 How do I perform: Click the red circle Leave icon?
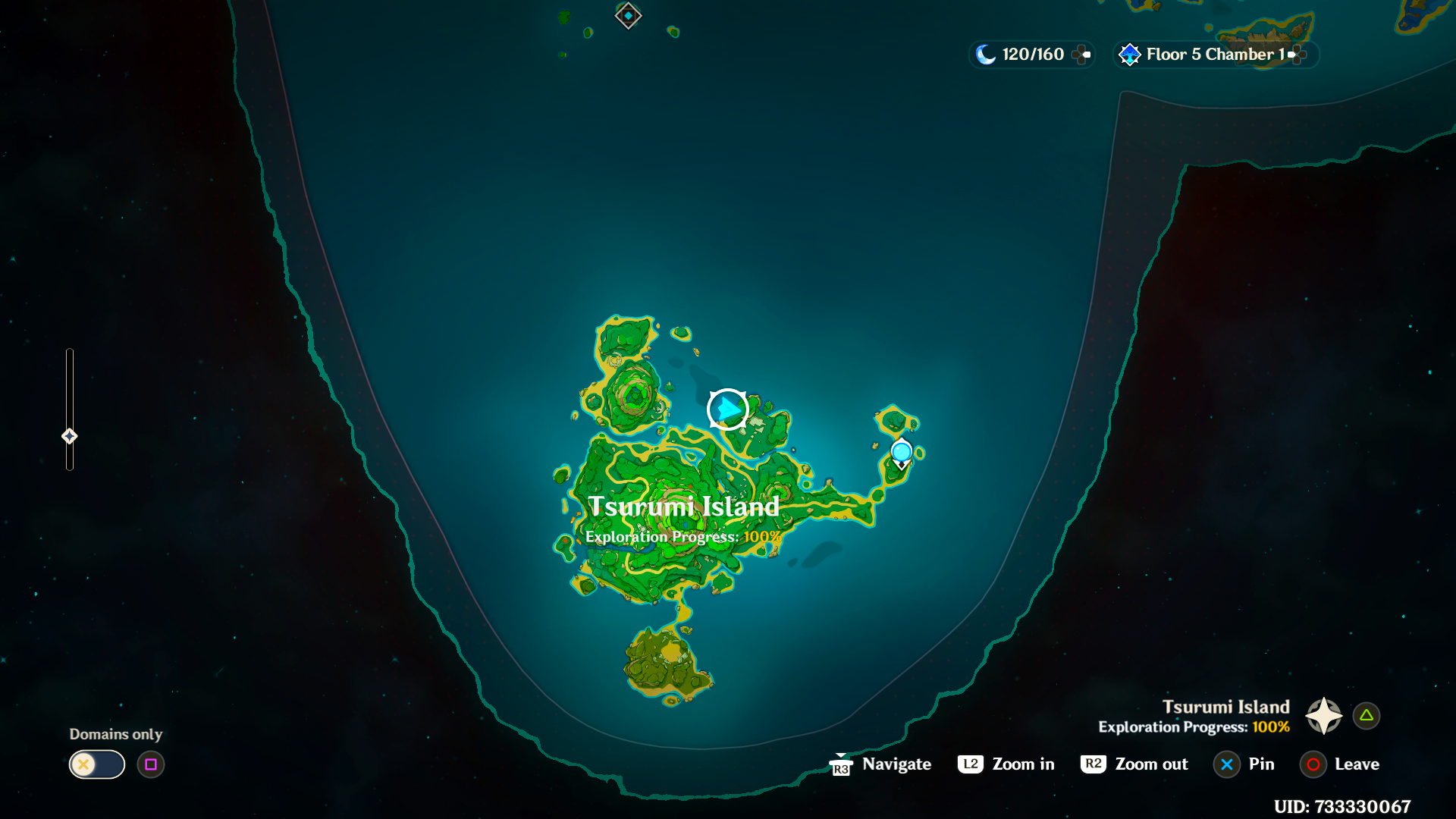click(1313, 764)
